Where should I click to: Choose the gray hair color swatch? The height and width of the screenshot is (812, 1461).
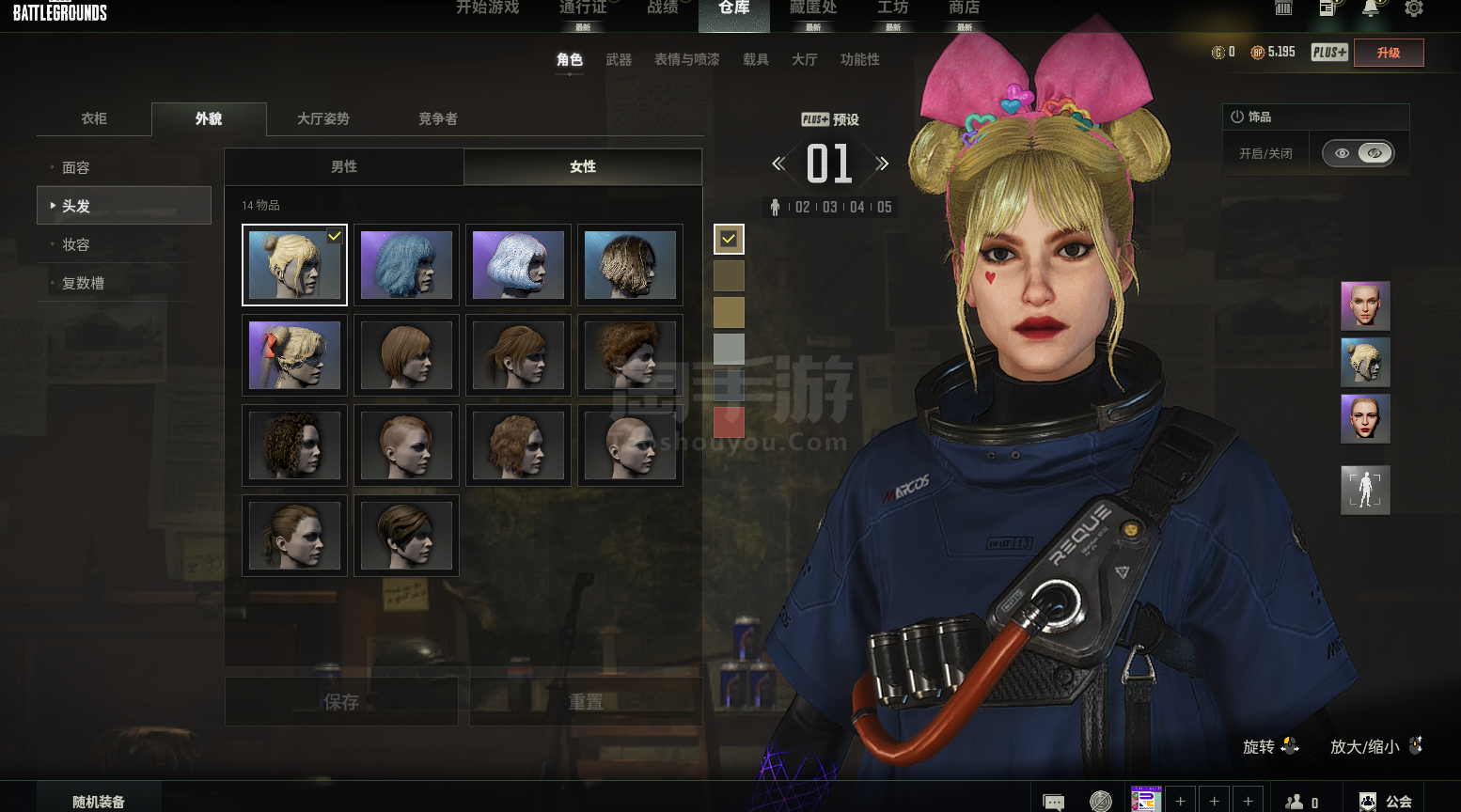[729, 349]
